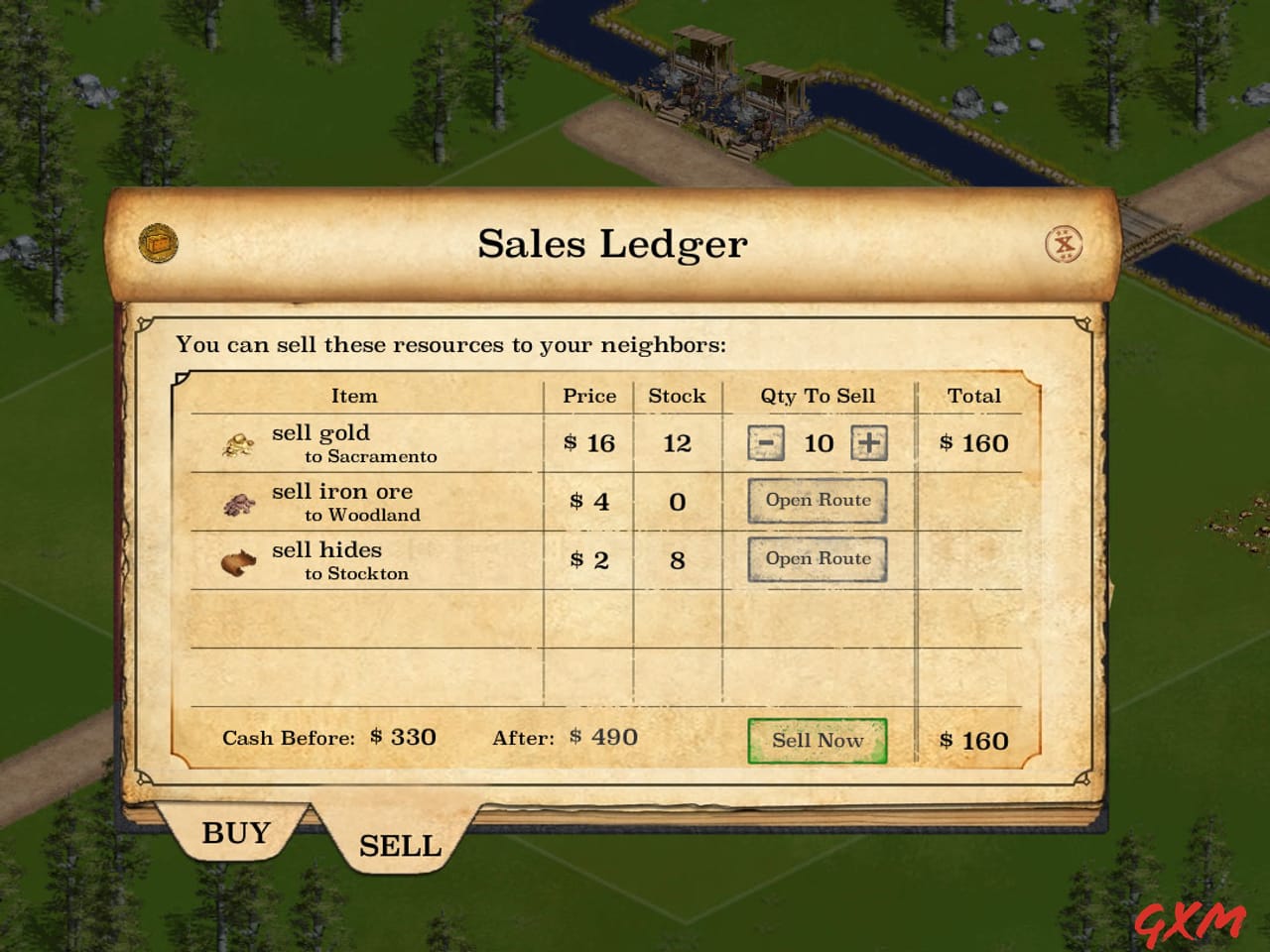Increase gold quantity with the plus button
Viewport: 1270px width, 952px height.
click(871, 442)
